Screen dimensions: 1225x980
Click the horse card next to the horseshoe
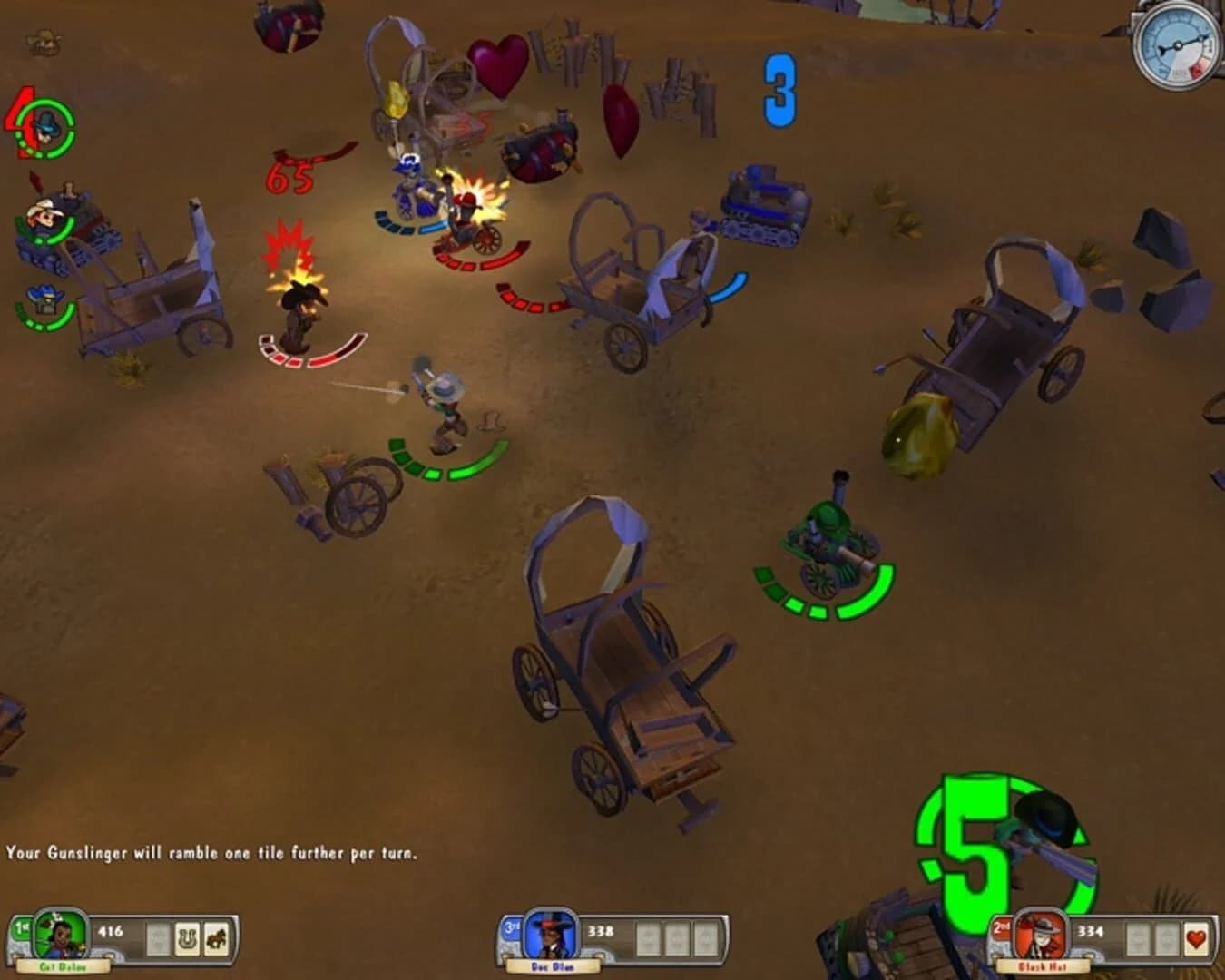click(x=216, y=938)
